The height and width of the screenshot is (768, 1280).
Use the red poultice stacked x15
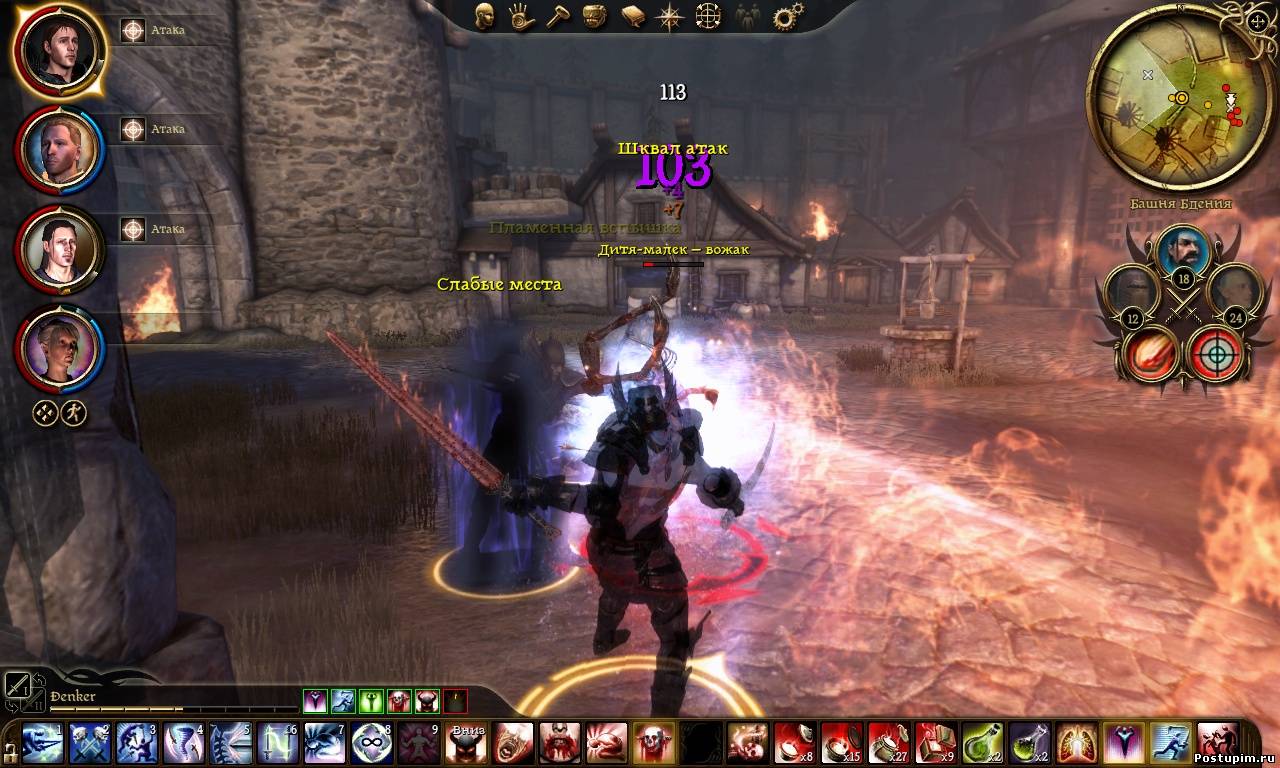point(842,744)
